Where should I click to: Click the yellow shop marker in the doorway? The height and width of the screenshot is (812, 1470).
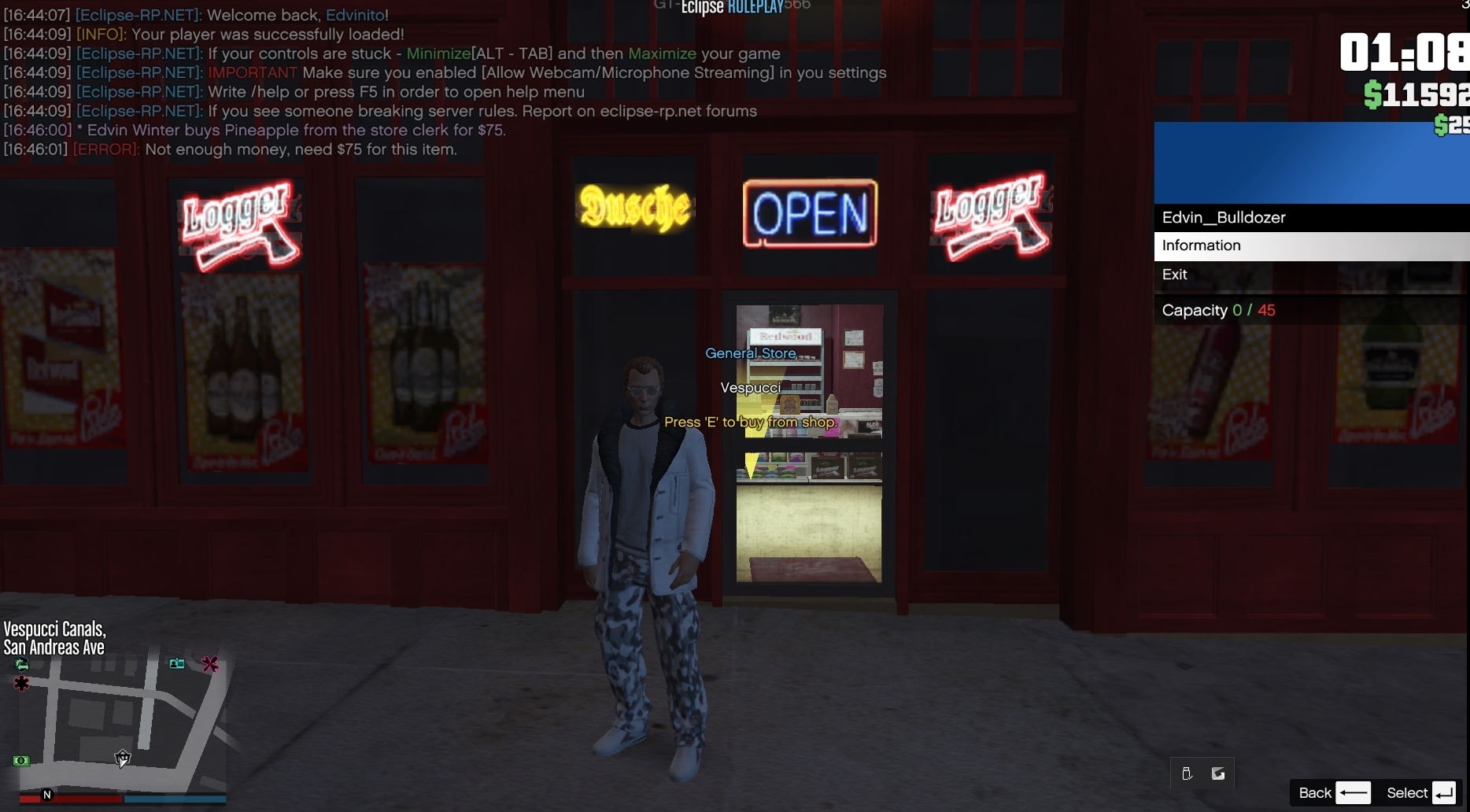(752, 466)
